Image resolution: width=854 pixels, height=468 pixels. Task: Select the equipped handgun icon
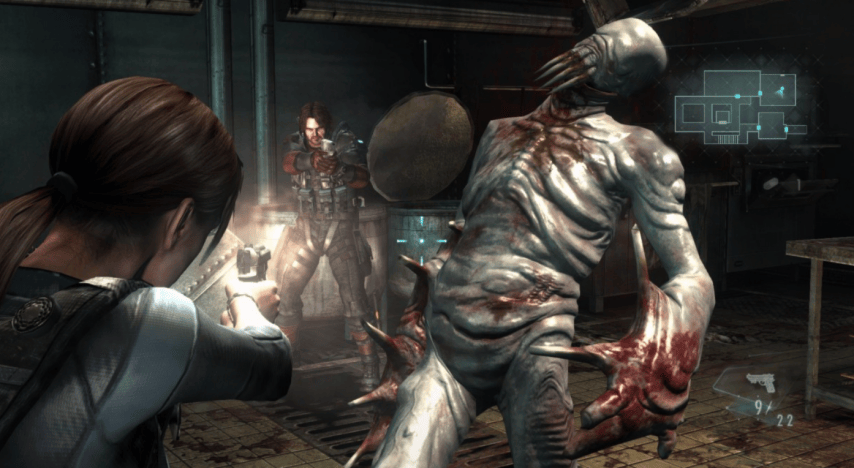tap(762, 383)
